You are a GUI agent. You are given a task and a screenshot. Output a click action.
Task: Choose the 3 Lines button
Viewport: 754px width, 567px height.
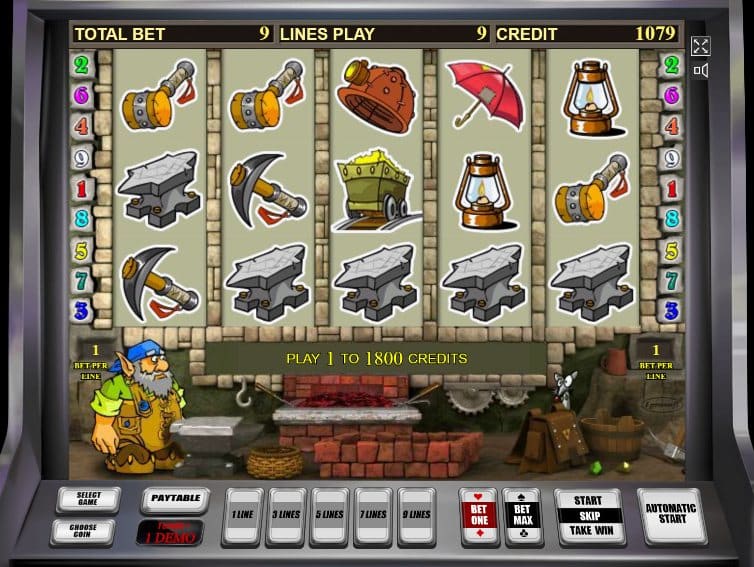click(x=286, y=516)
